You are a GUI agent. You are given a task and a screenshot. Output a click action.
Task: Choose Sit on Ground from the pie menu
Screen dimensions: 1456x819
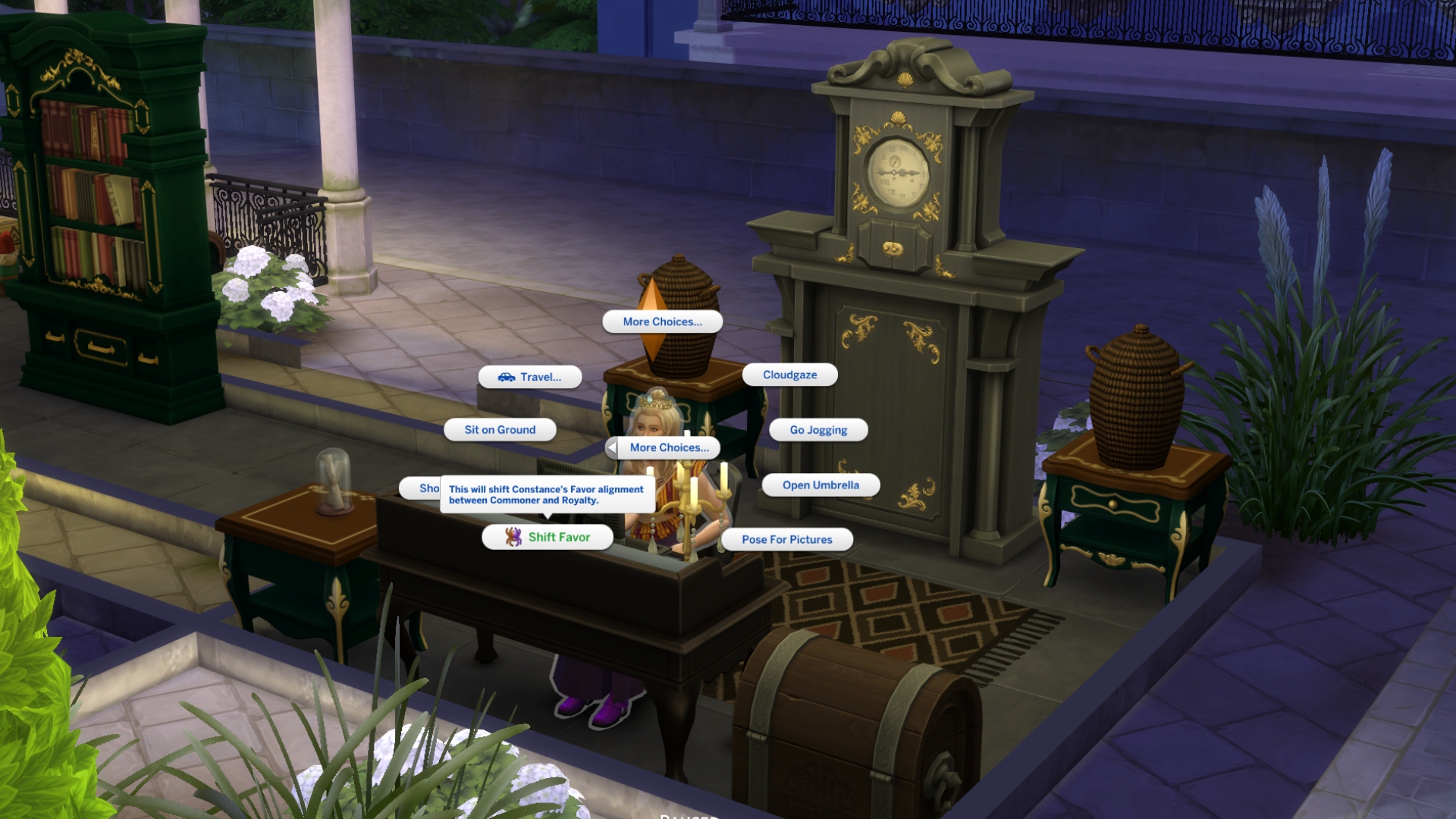click(x=499, y=429)
